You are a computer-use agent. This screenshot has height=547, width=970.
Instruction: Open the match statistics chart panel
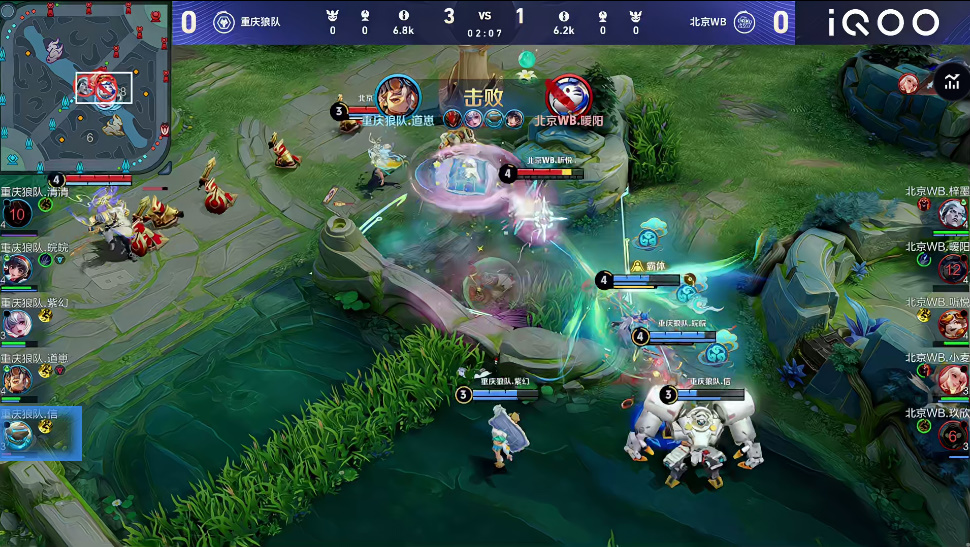click(950, 80)
